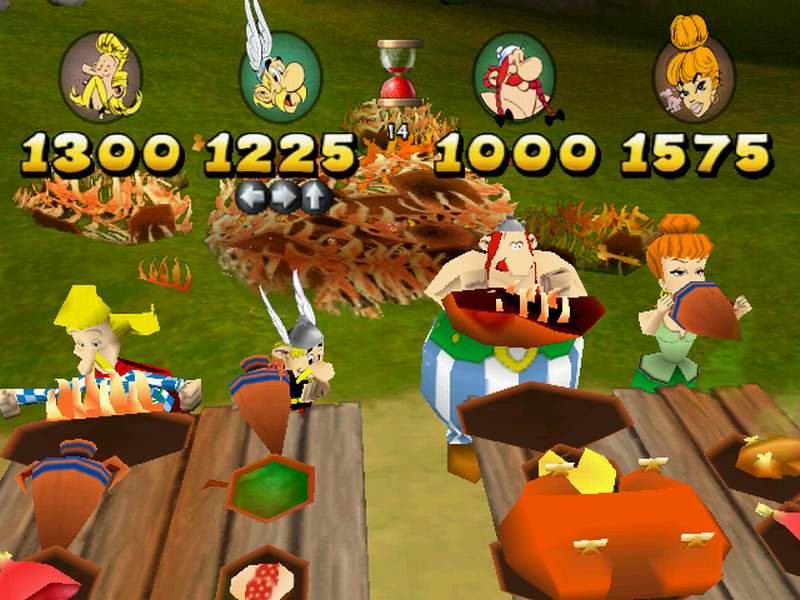The width and height of the screenshot is (800, 600).
Task: Click the Asterix player portrait
Action: (280, 76)
